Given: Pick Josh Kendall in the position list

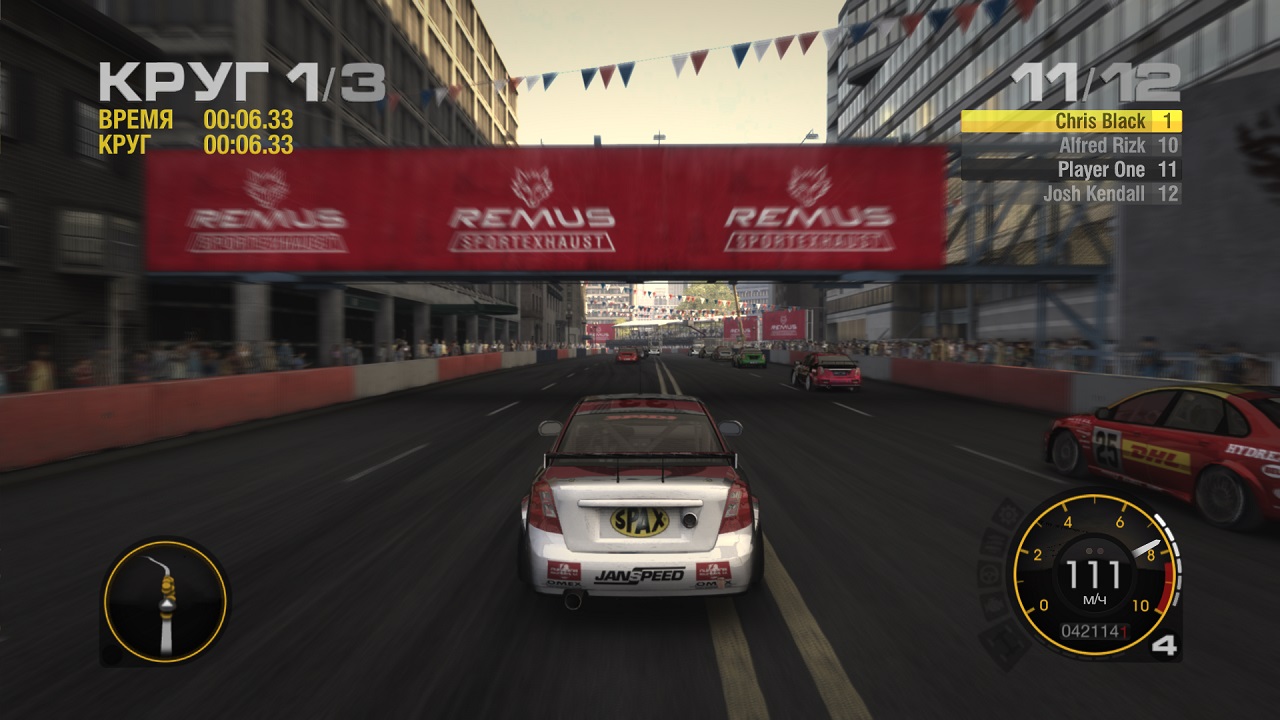Looking at the screenshot, I should pyautogui.click(x=1071, y=194).
